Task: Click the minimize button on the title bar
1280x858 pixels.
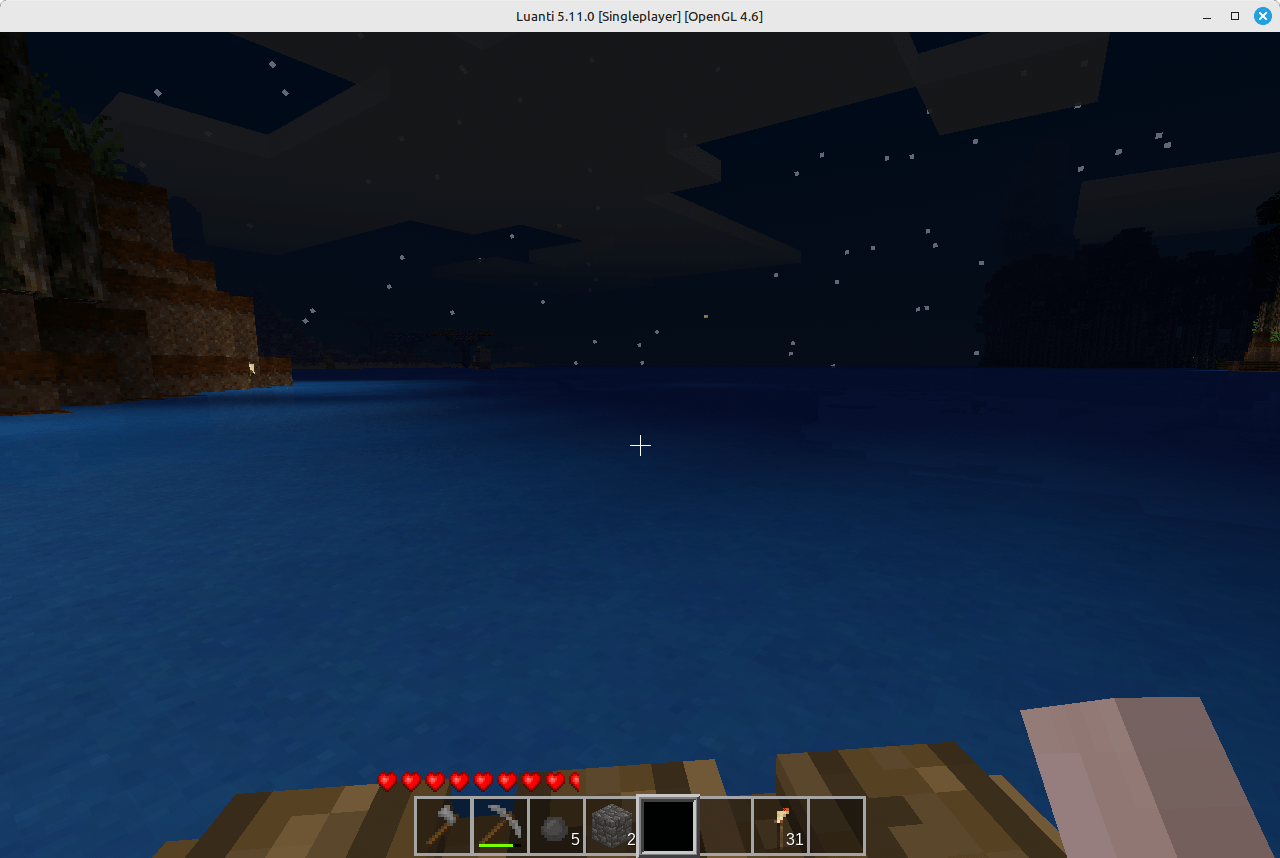Action: pyautogui.click(x=1206, y=16)
